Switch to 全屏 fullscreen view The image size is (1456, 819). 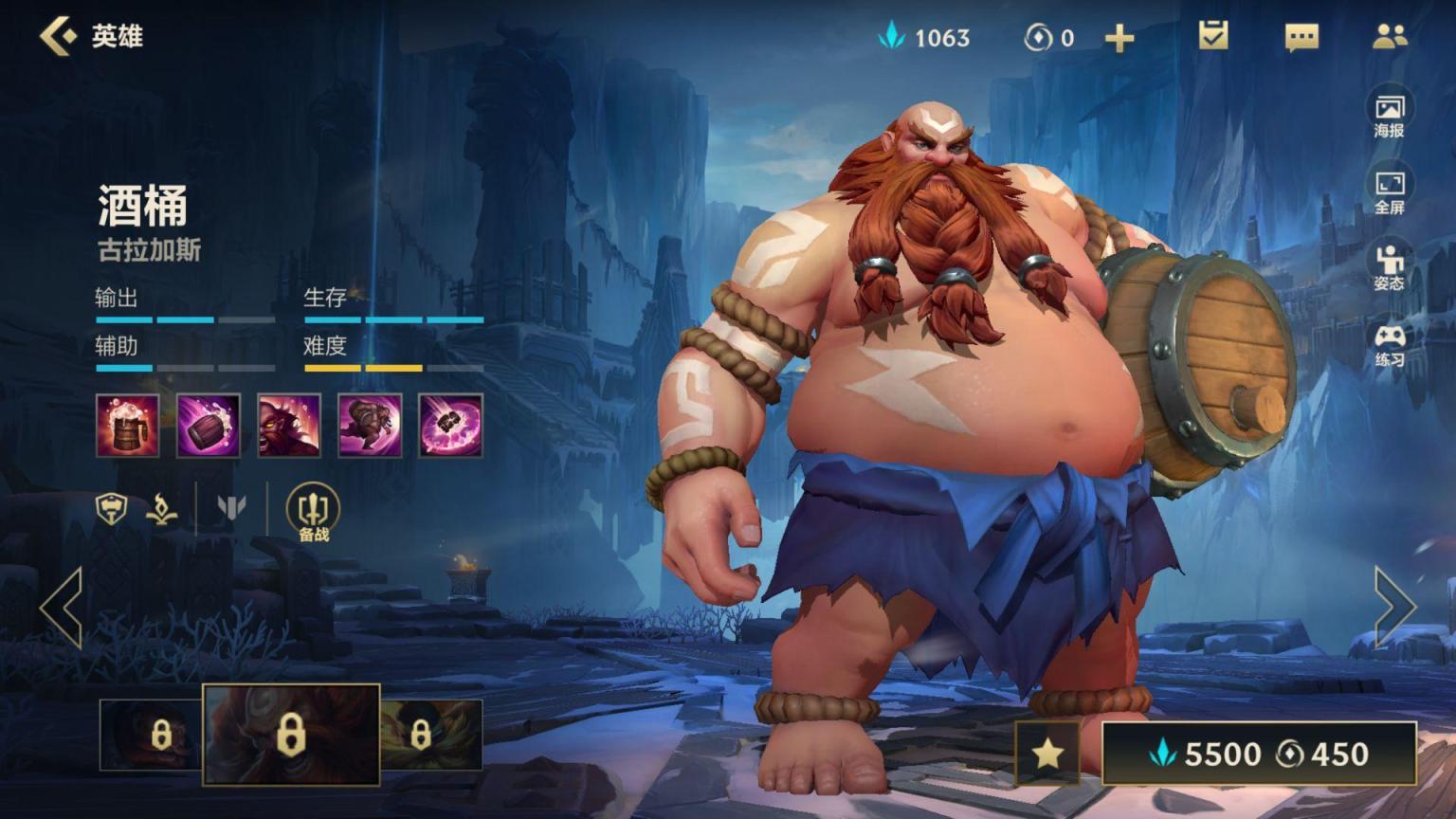pyautogui.click(x=1390, y=191)
